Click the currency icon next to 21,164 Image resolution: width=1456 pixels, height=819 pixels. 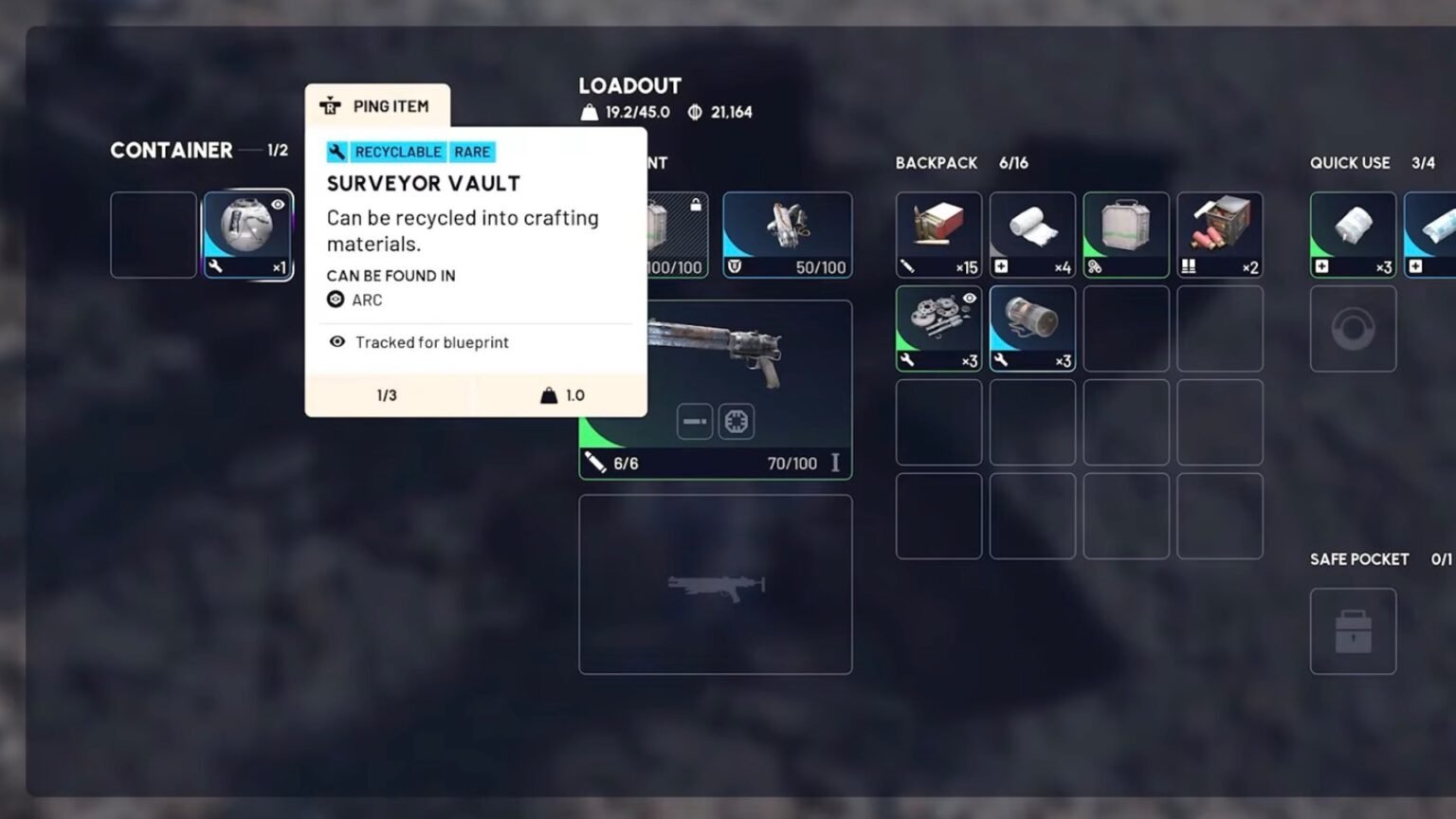(x=695, y=112)
